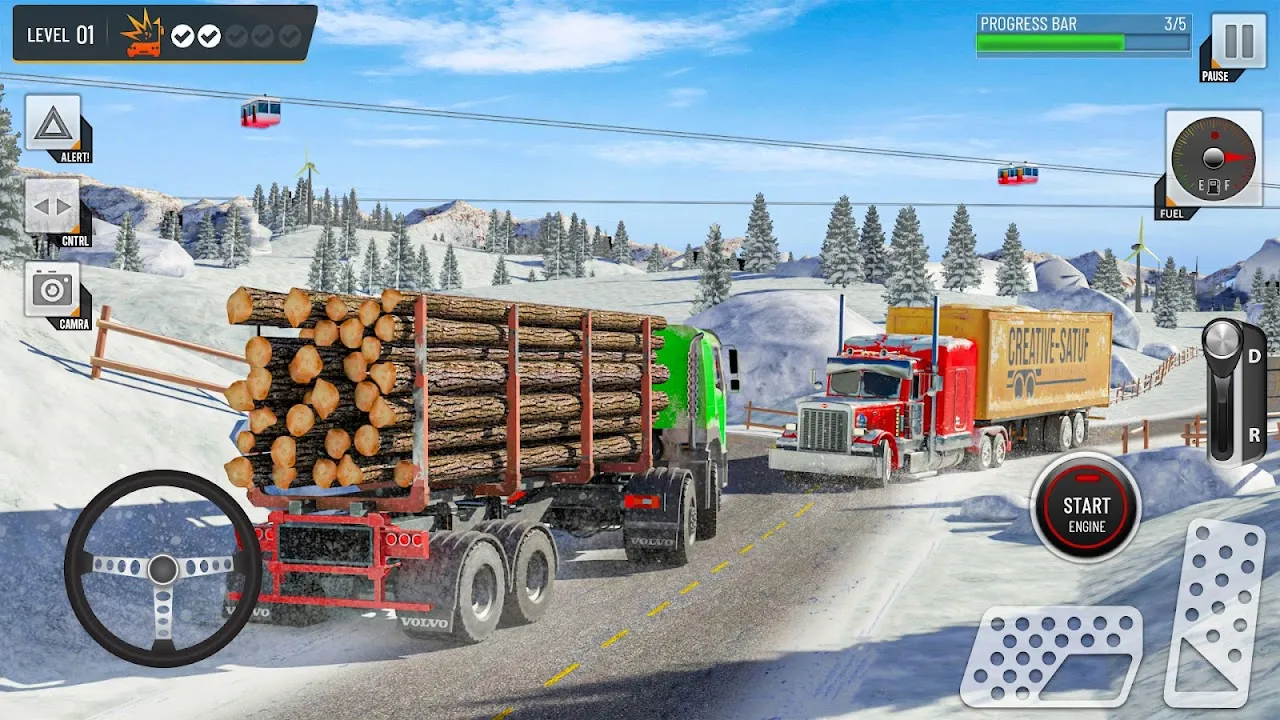The height and width of the screenshot is (720, 1280).
Task: Change the camera view
Action: [52, 290]
